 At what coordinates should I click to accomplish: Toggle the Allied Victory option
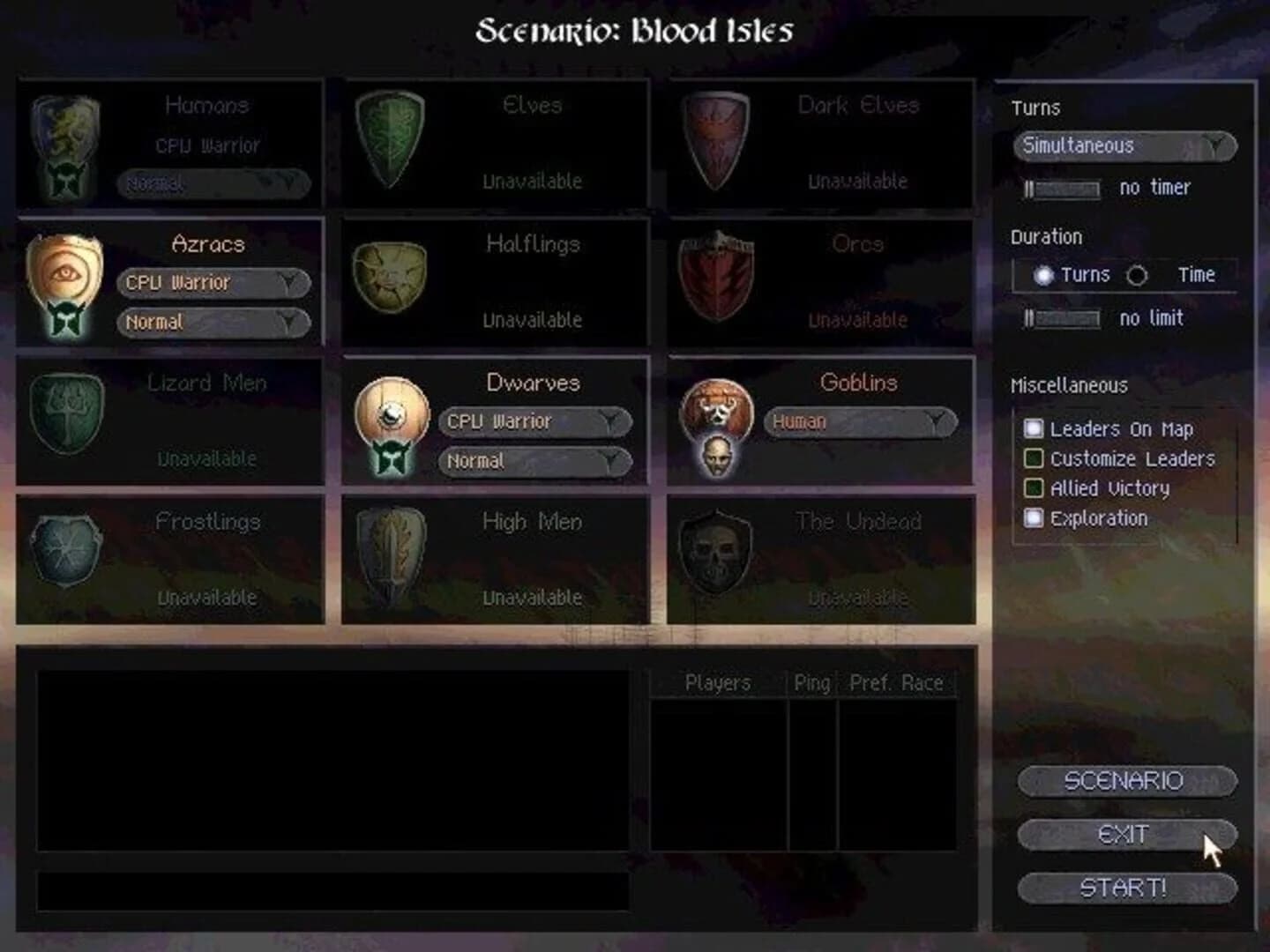click(1033, 488)
